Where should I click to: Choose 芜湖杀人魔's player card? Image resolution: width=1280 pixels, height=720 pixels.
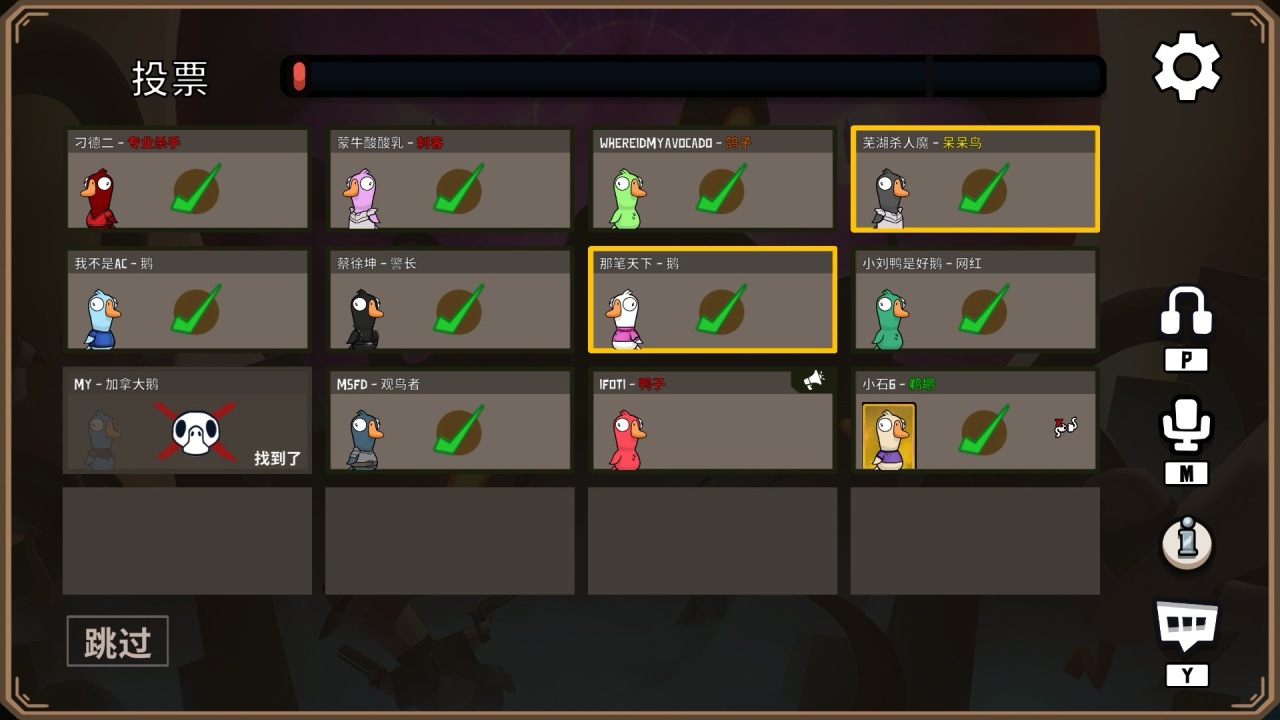click(975, 180)
